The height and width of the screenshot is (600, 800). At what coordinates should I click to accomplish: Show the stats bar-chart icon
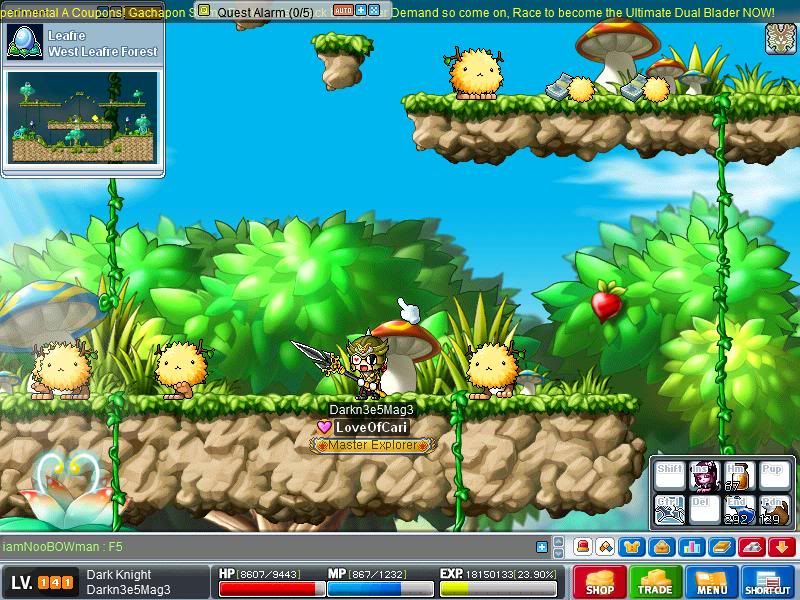[x=691, y=547]
